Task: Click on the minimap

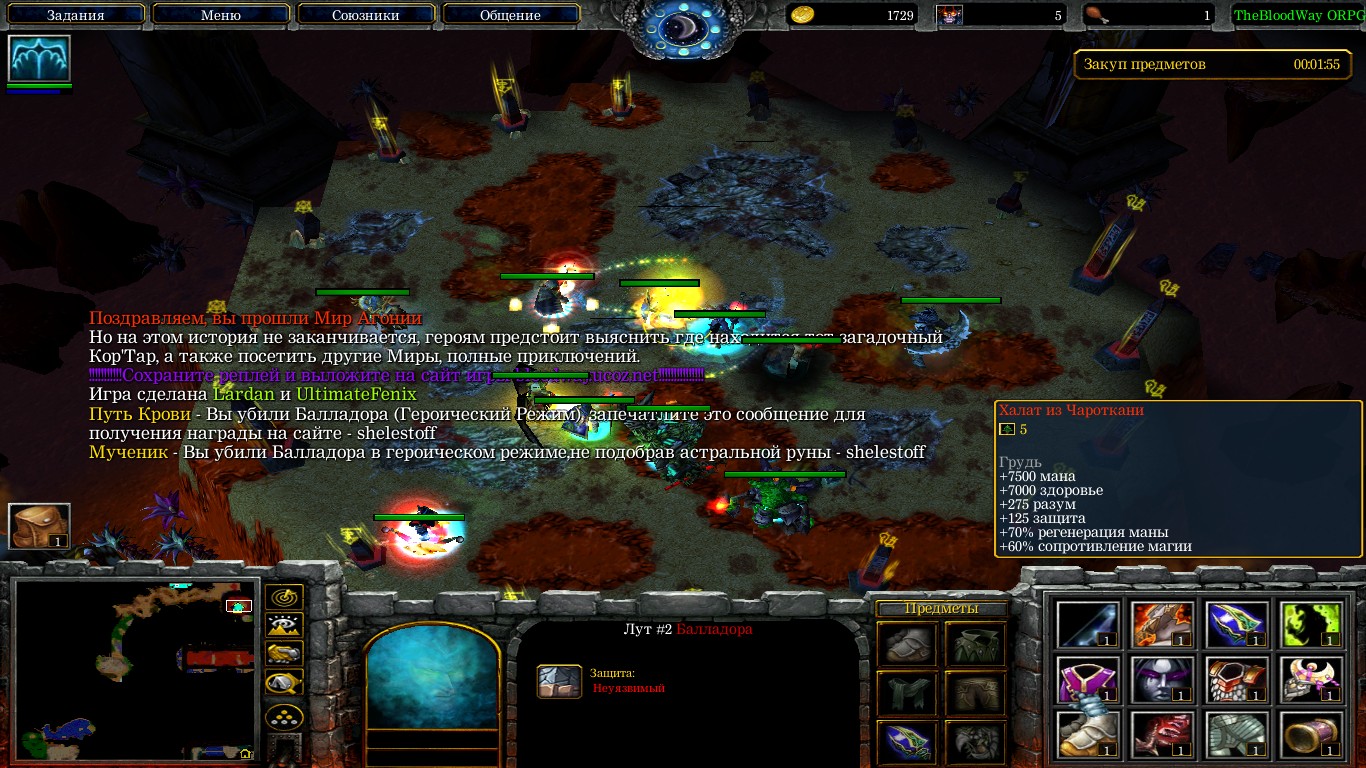Action: [136, 669]
